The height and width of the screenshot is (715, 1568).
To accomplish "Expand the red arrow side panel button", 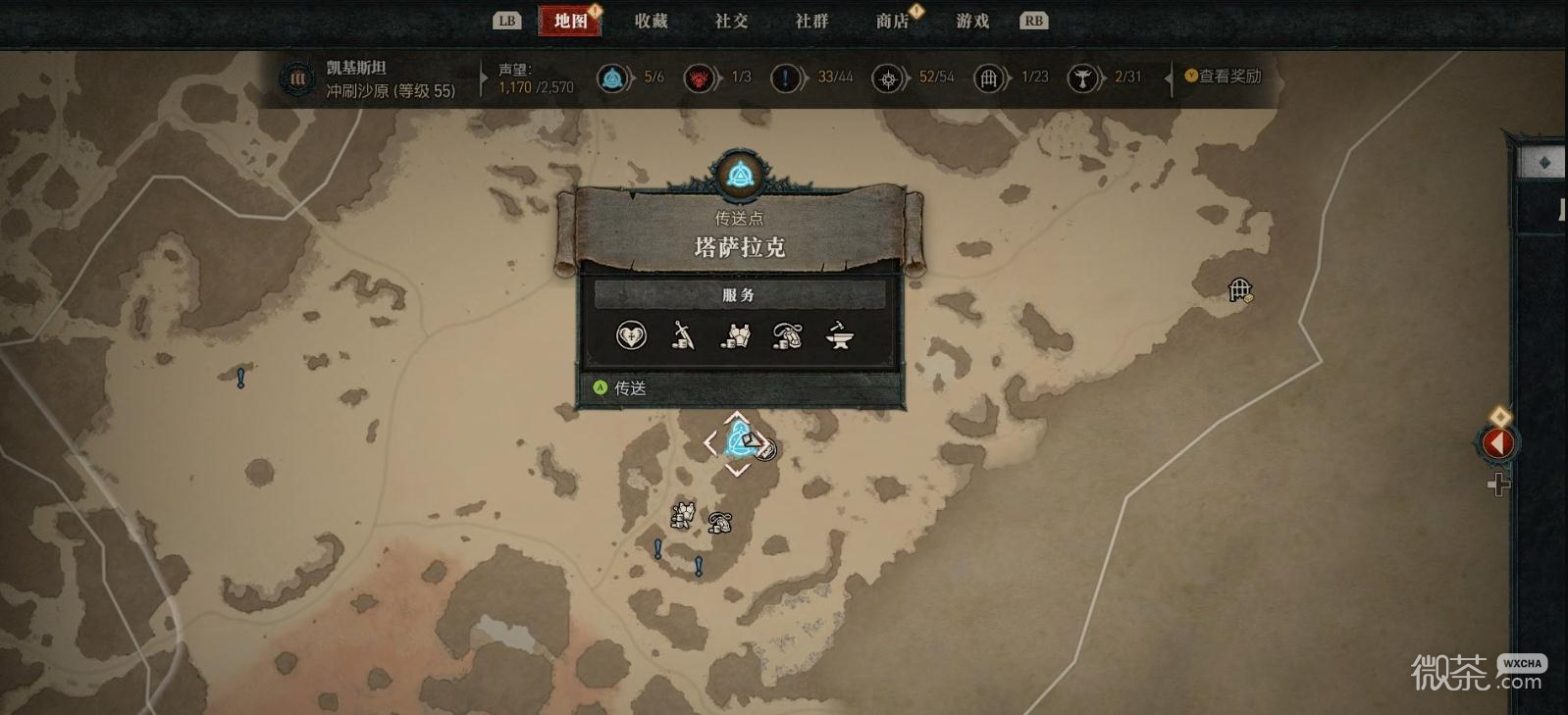I will 1497,443.
